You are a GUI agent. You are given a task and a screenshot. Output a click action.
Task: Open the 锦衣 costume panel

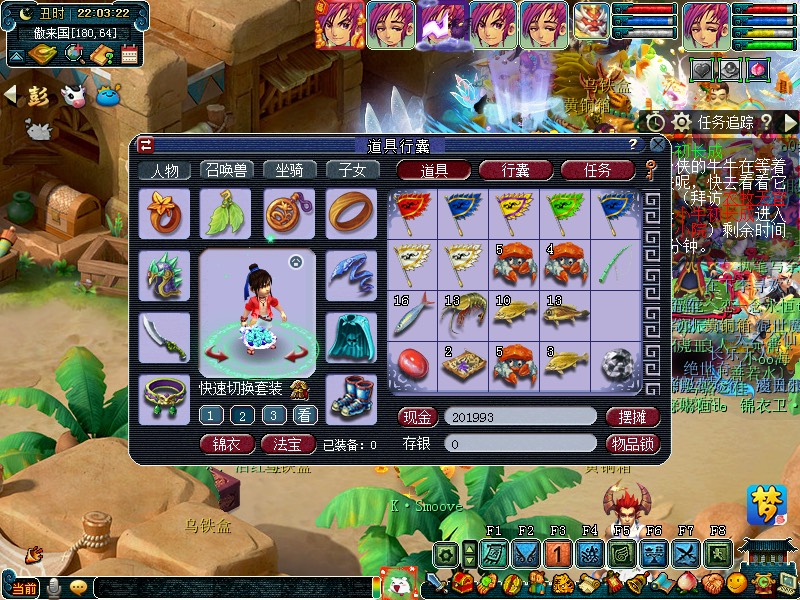[x=227, y=444]
